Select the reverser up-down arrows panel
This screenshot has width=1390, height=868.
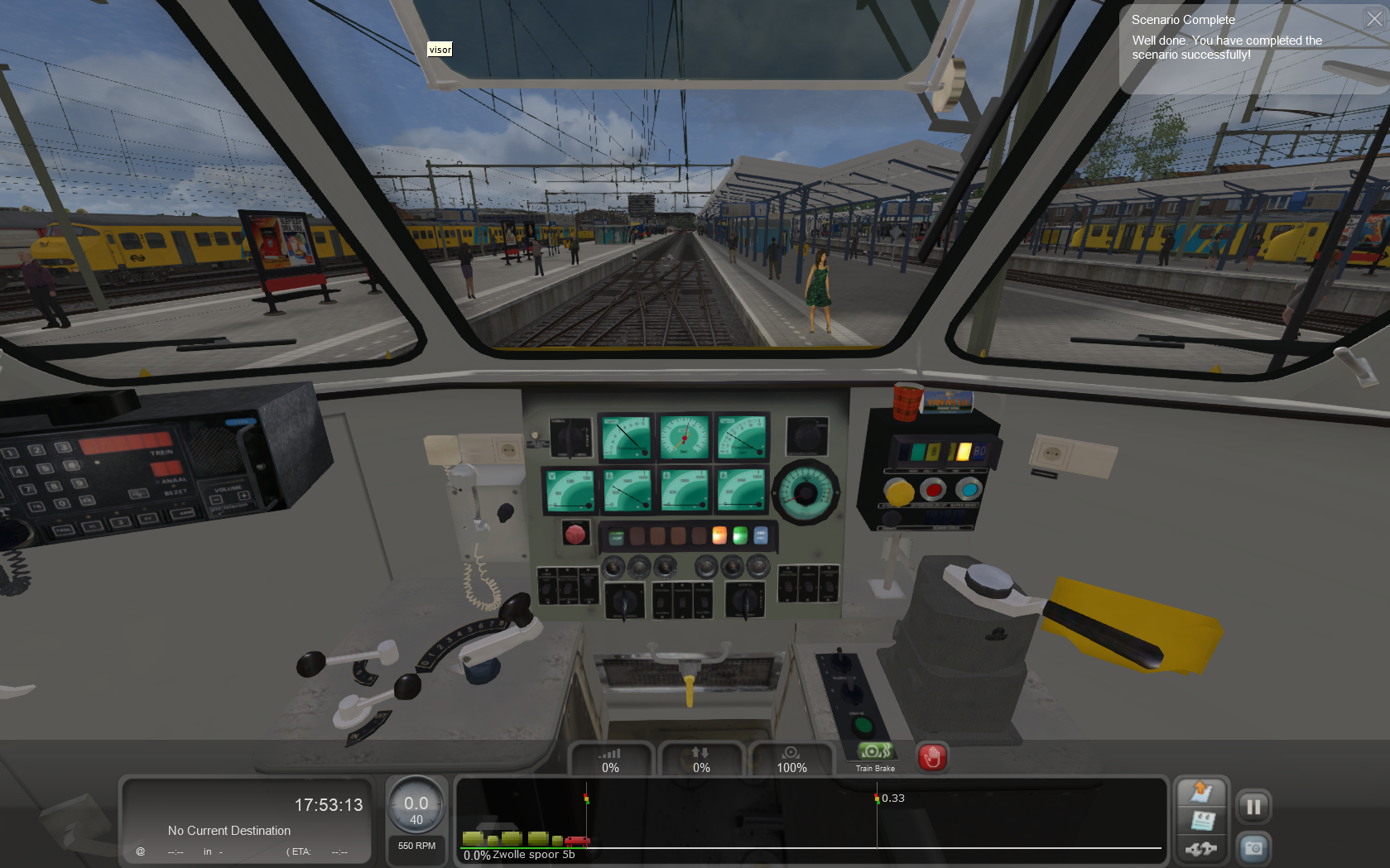coord(701,760)
